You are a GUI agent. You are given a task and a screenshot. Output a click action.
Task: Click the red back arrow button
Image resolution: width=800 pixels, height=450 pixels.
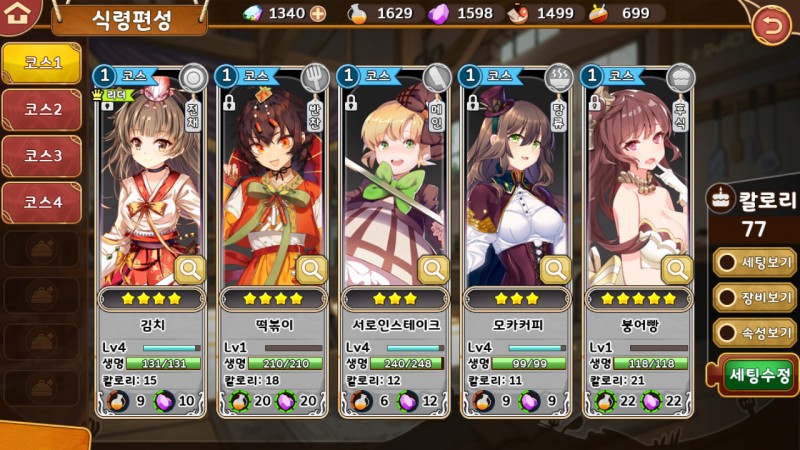(x=770, y=24)
